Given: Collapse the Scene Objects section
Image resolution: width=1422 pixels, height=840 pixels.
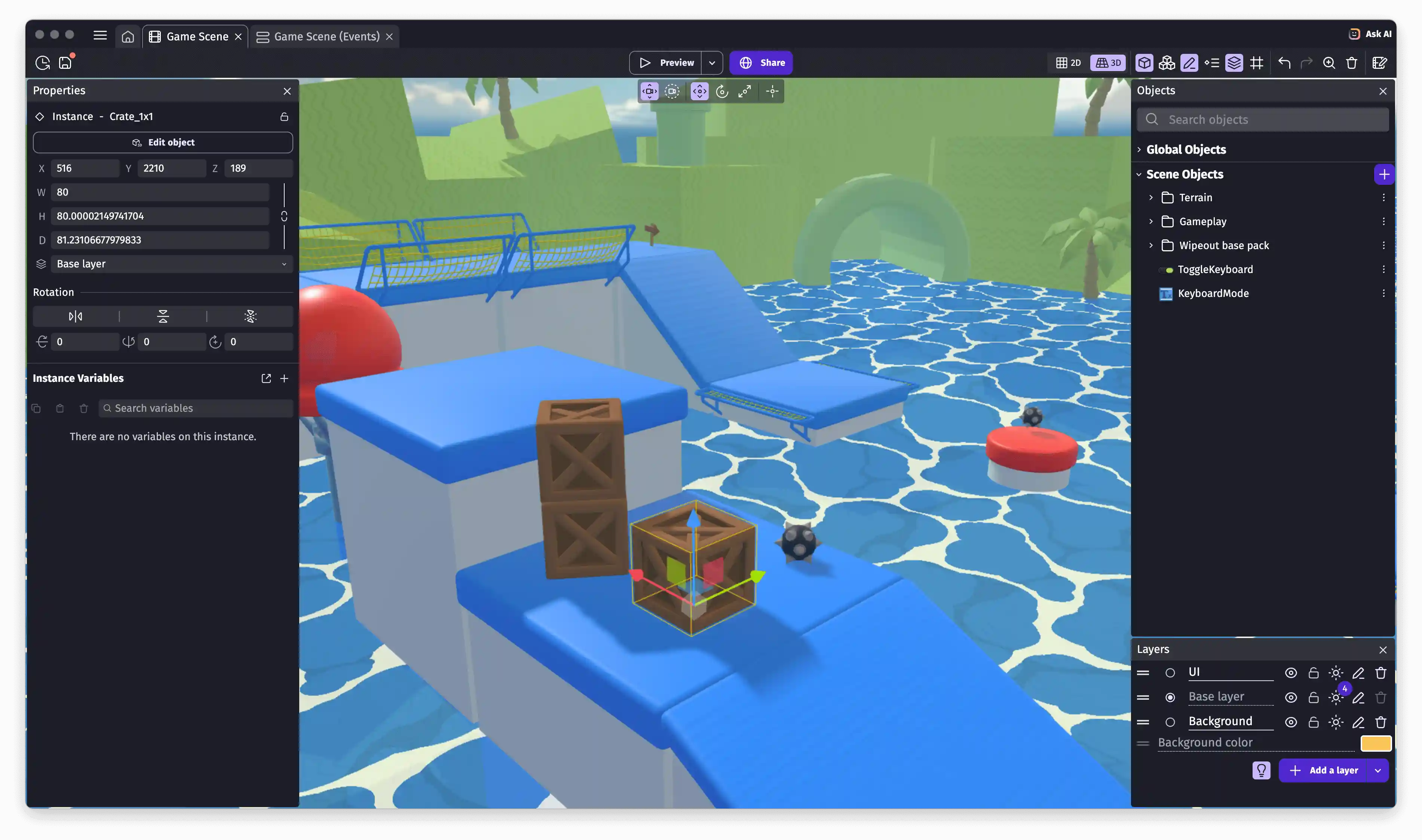Looking at the screenshot, I should coord(1140,174).
